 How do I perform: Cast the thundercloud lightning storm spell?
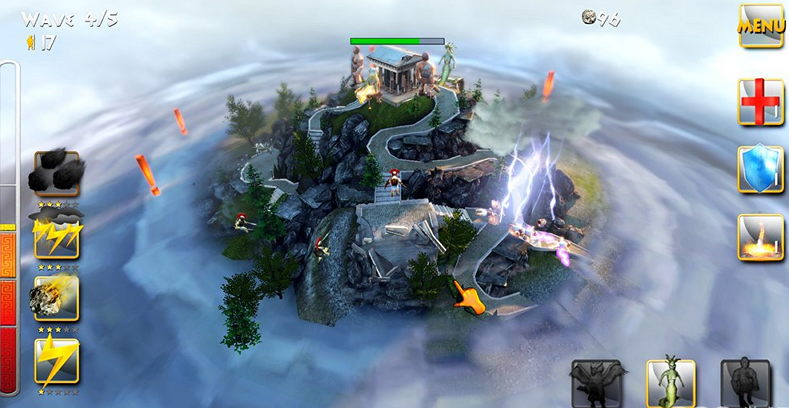click(x=56, y=236)
